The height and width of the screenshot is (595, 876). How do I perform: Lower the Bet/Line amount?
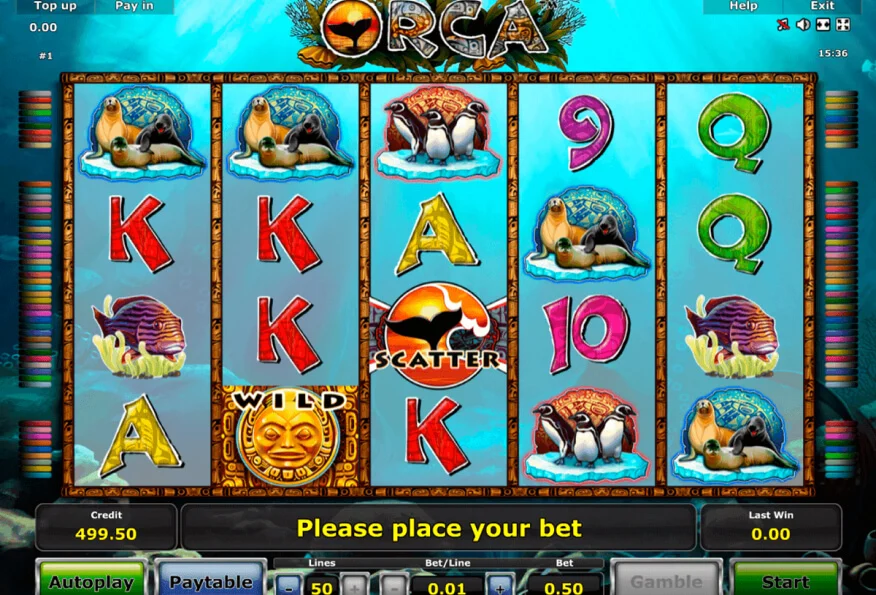393,586
